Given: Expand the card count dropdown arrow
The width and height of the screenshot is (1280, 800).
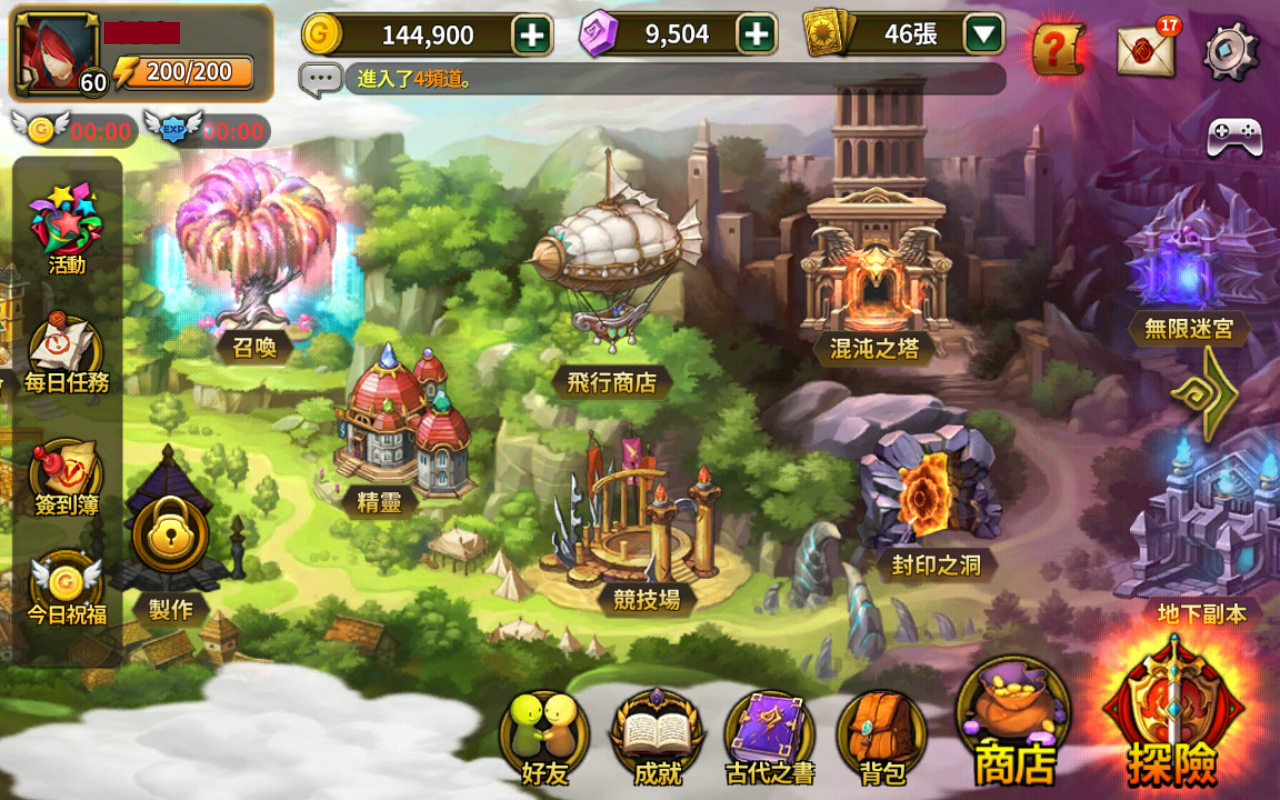Looking at the screenshot, I should 984,35.
